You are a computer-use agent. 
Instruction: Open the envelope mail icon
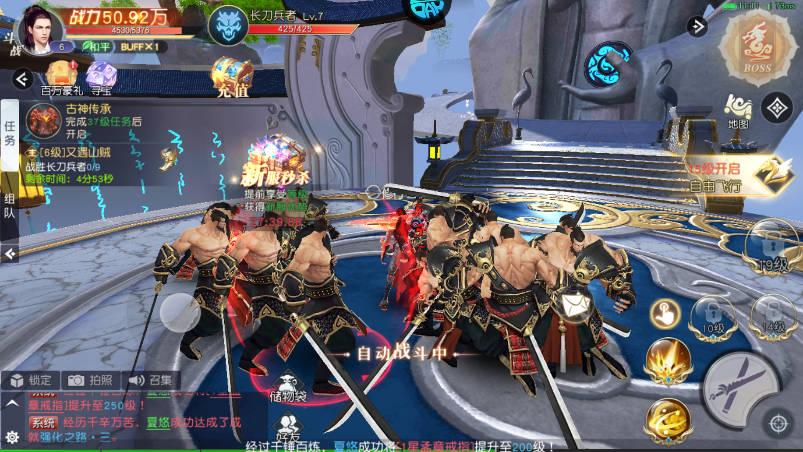[574, 299]
